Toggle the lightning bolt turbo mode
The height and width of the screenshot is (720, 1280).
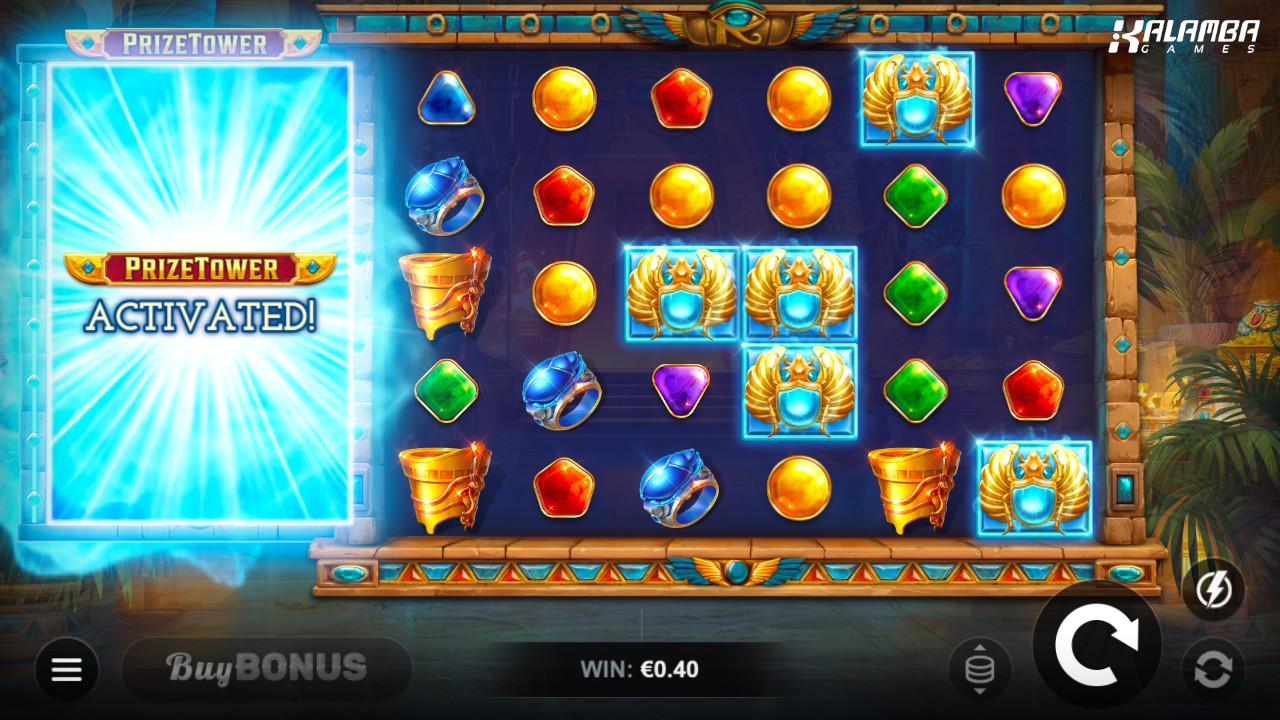click(x=1213, y=589)
